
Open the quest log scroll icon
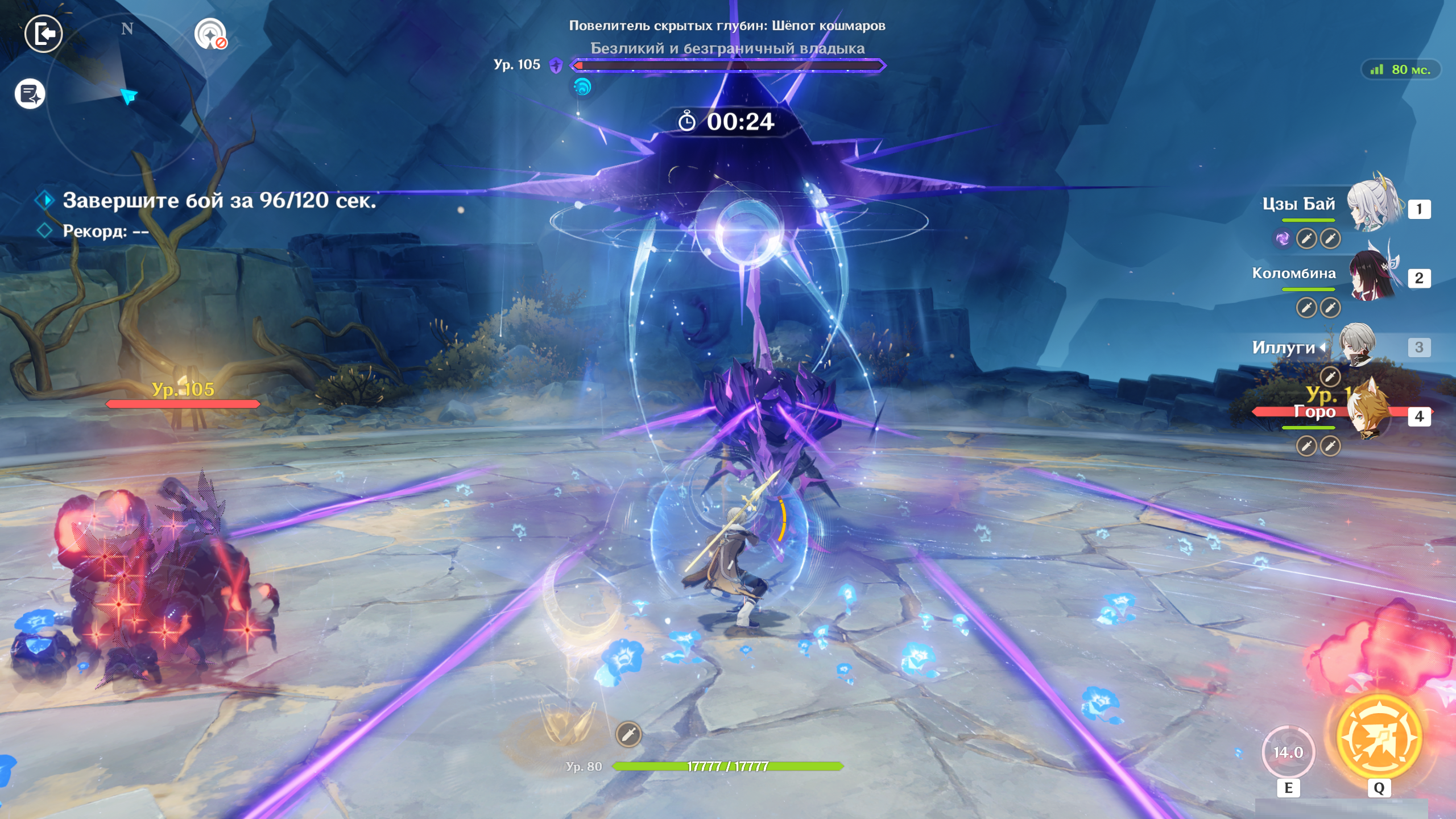[30, 94]
